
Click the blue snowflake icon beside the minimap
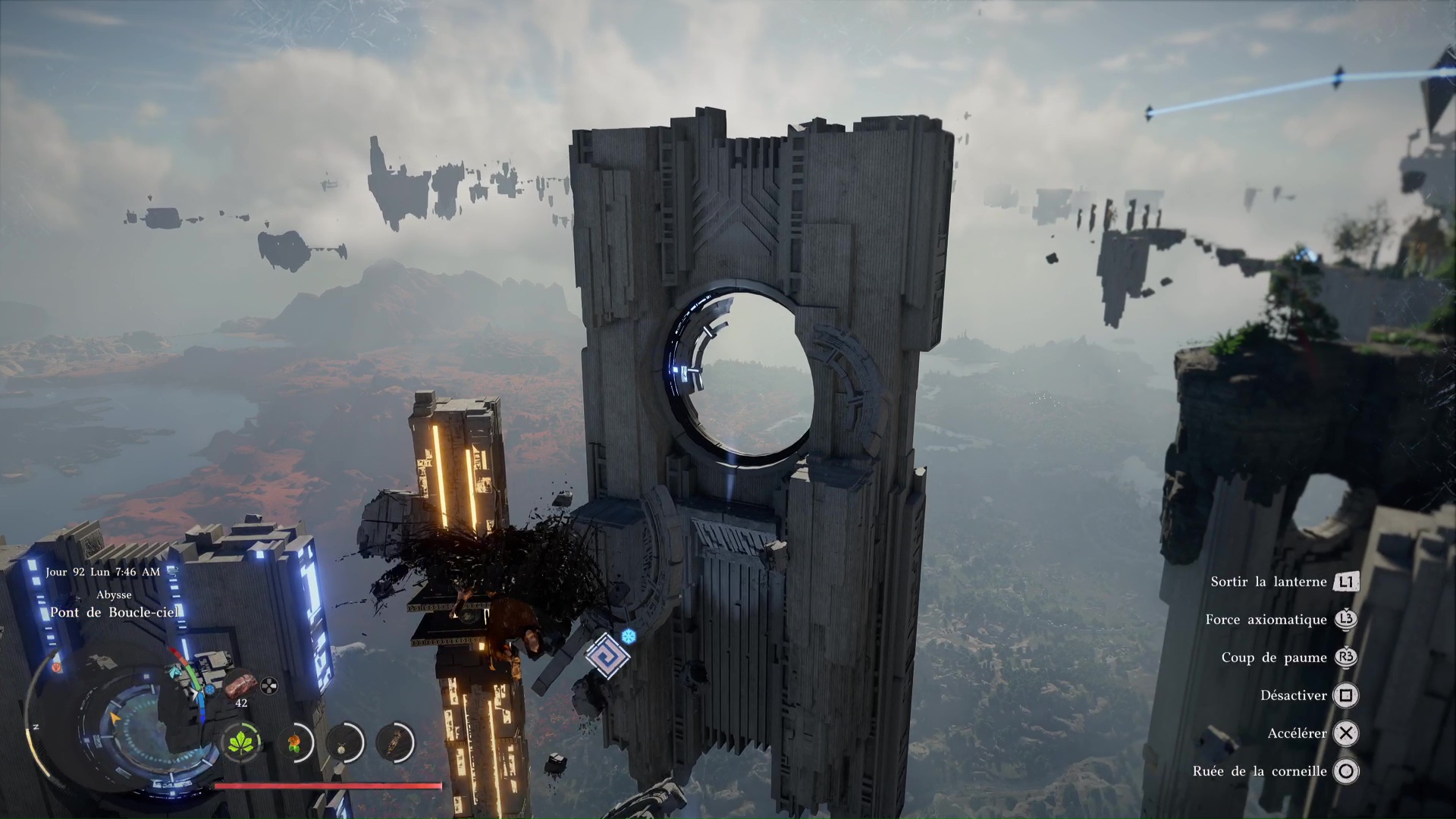(x=210, y=690)
